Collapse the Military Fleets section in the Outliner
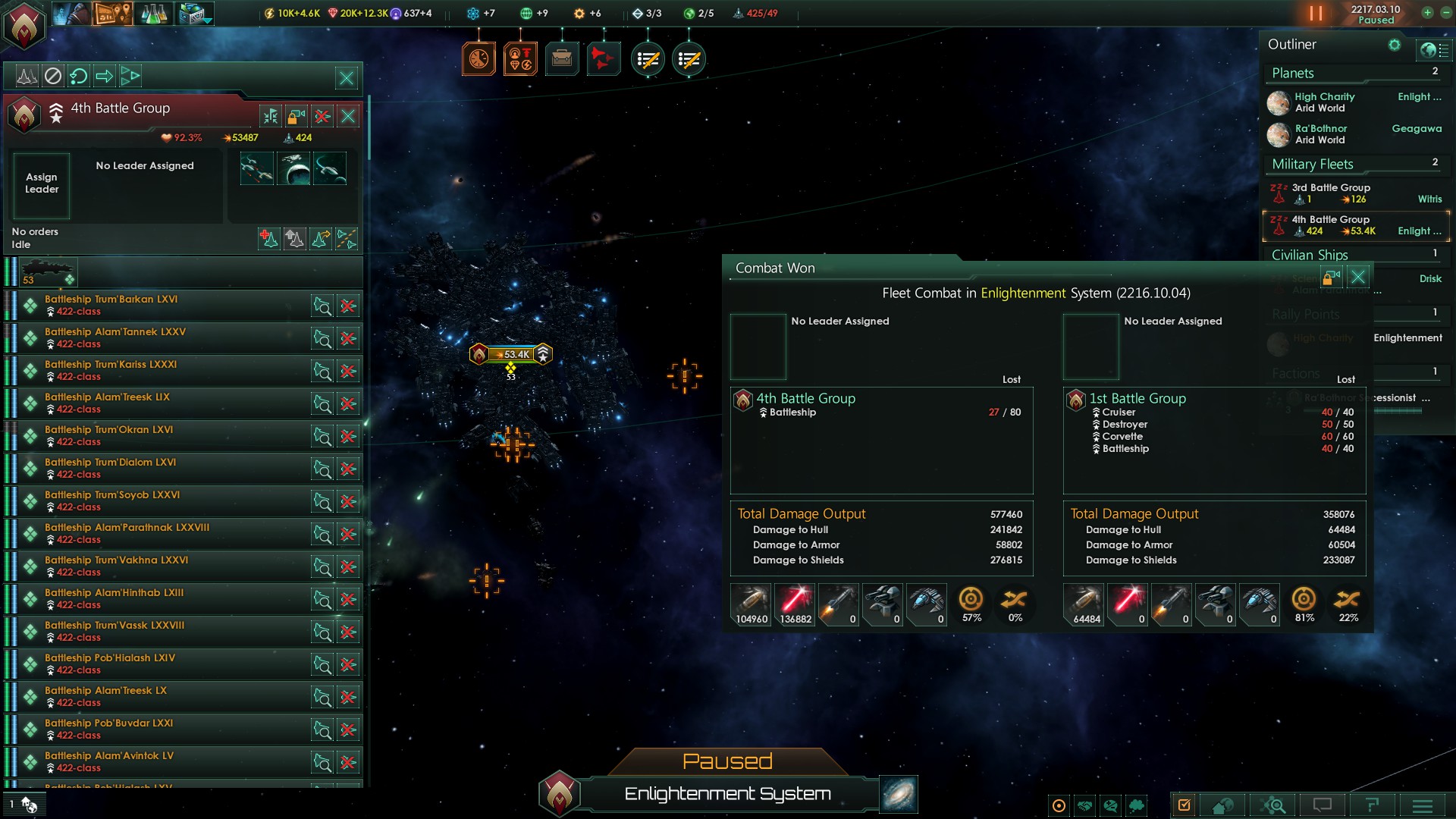 1311,164
